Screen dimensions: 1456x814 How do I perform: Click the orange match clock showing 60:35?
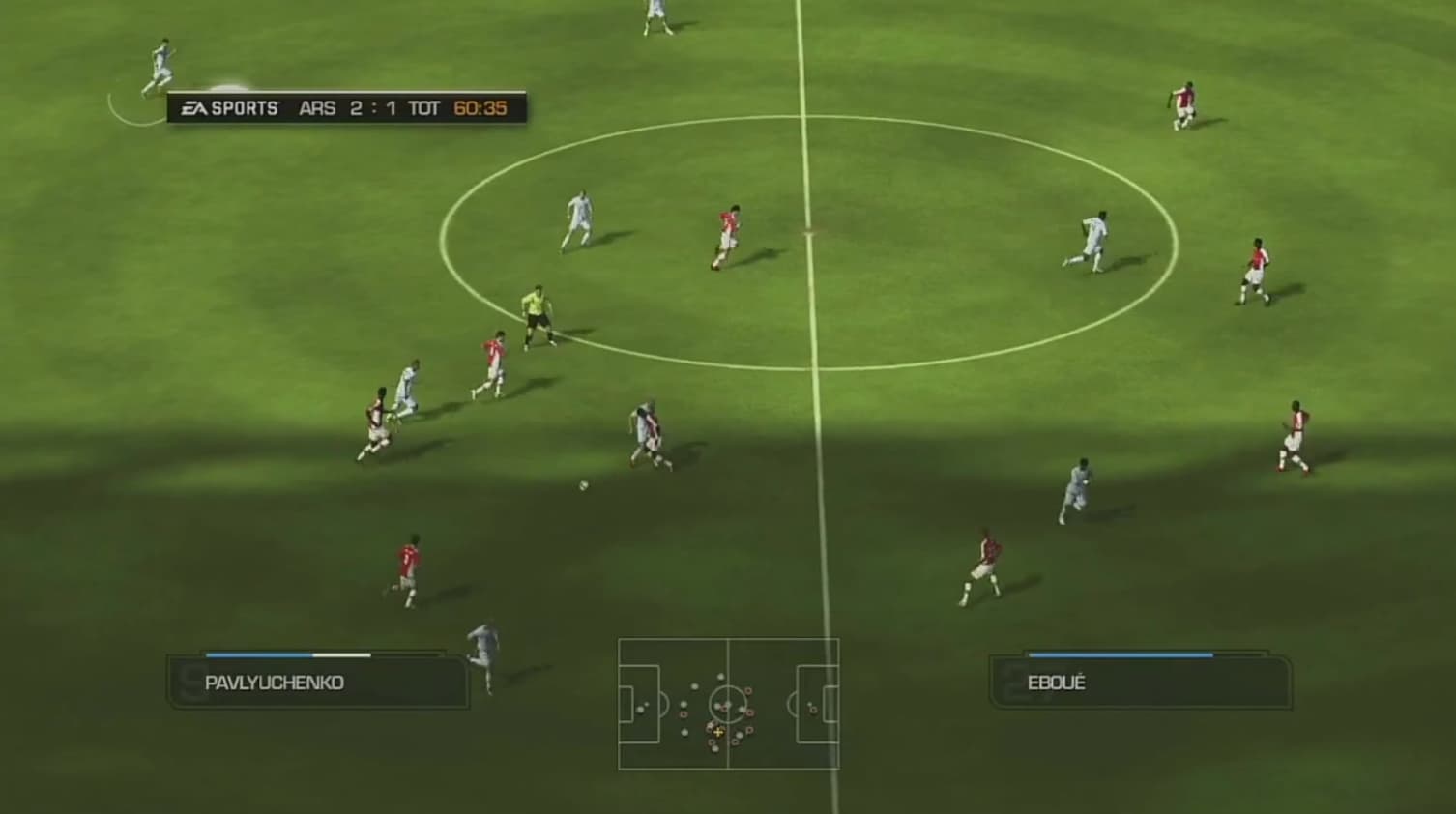click(479, 108)
